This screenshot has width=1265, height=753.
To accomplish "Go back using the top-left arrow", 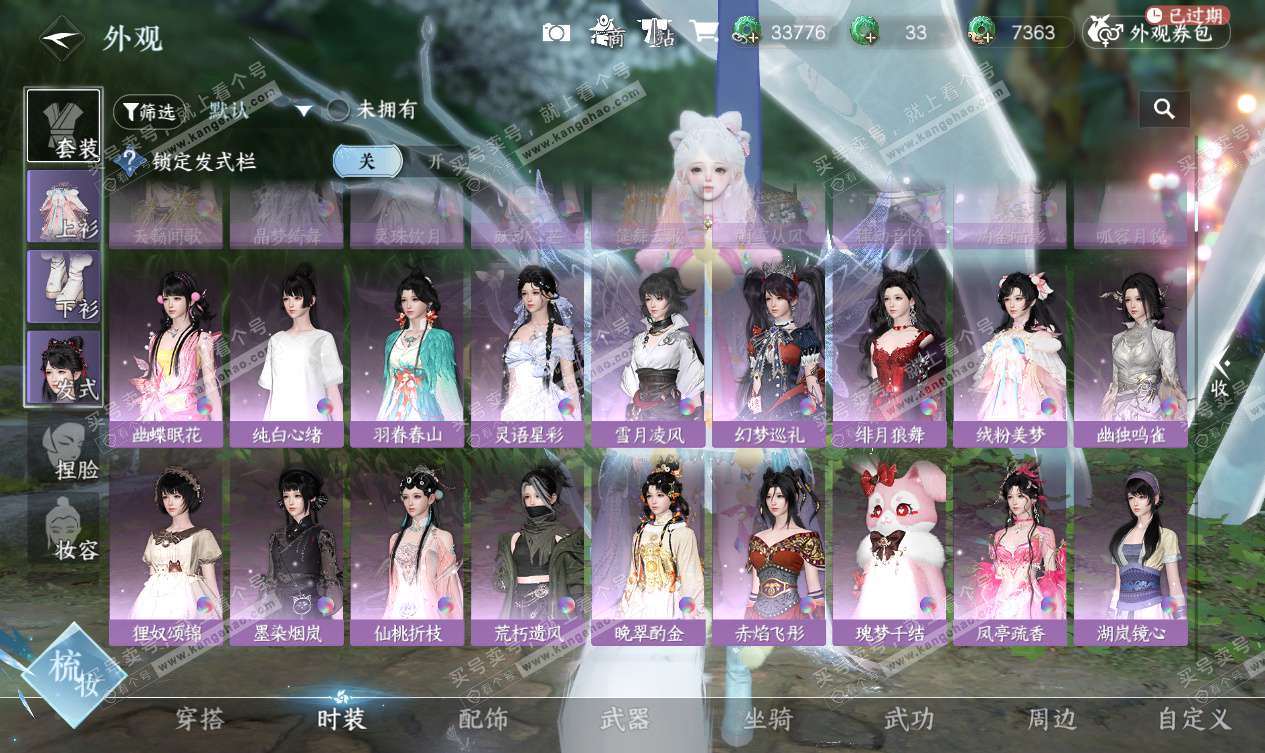I will (x=62, y=38).
